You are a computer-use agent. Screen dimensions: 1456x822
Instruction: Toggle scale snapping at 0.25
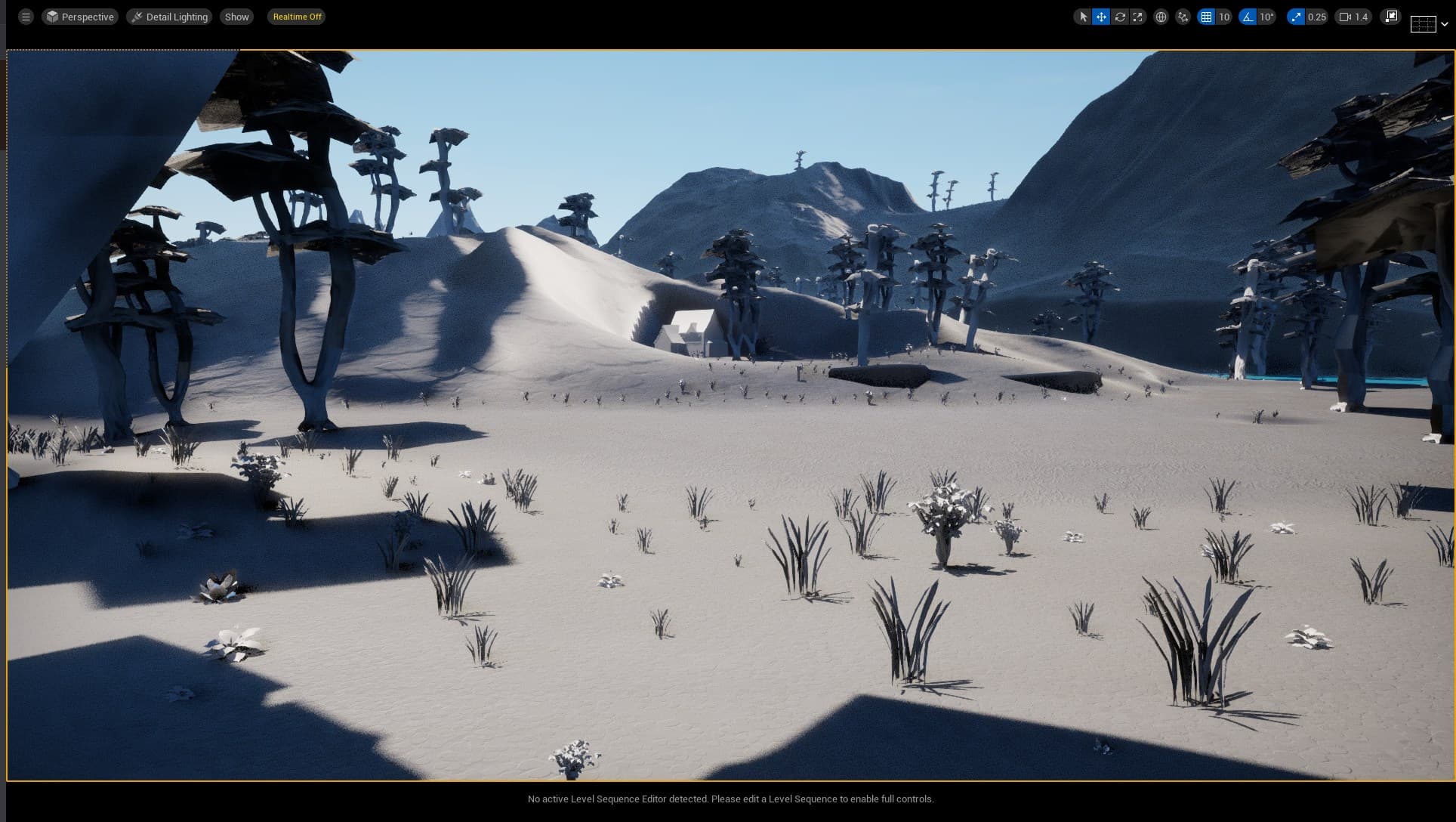point(1296,16)
